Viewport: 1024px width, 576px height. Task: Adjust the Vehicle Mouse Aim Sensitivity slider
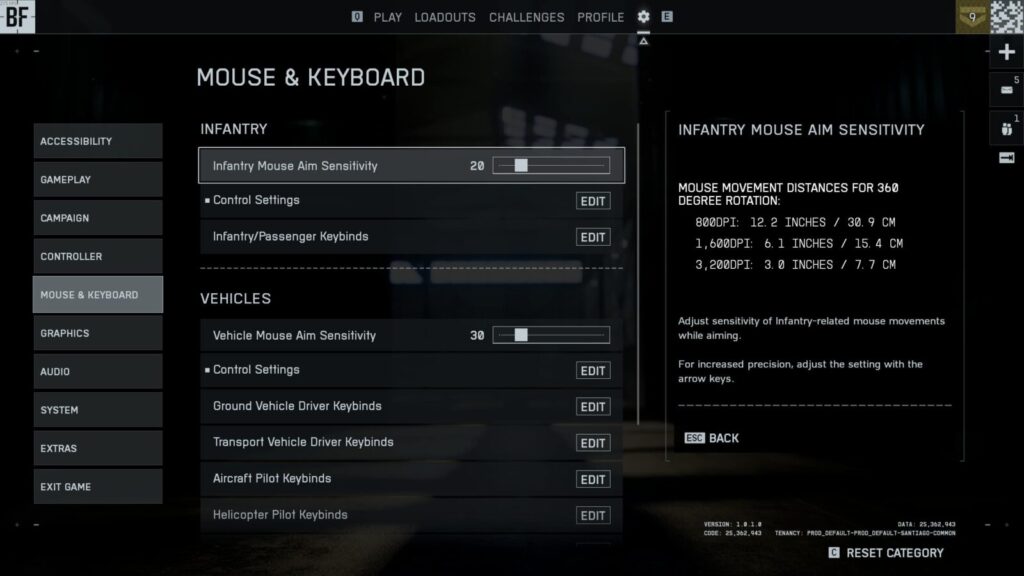[521, 335]
